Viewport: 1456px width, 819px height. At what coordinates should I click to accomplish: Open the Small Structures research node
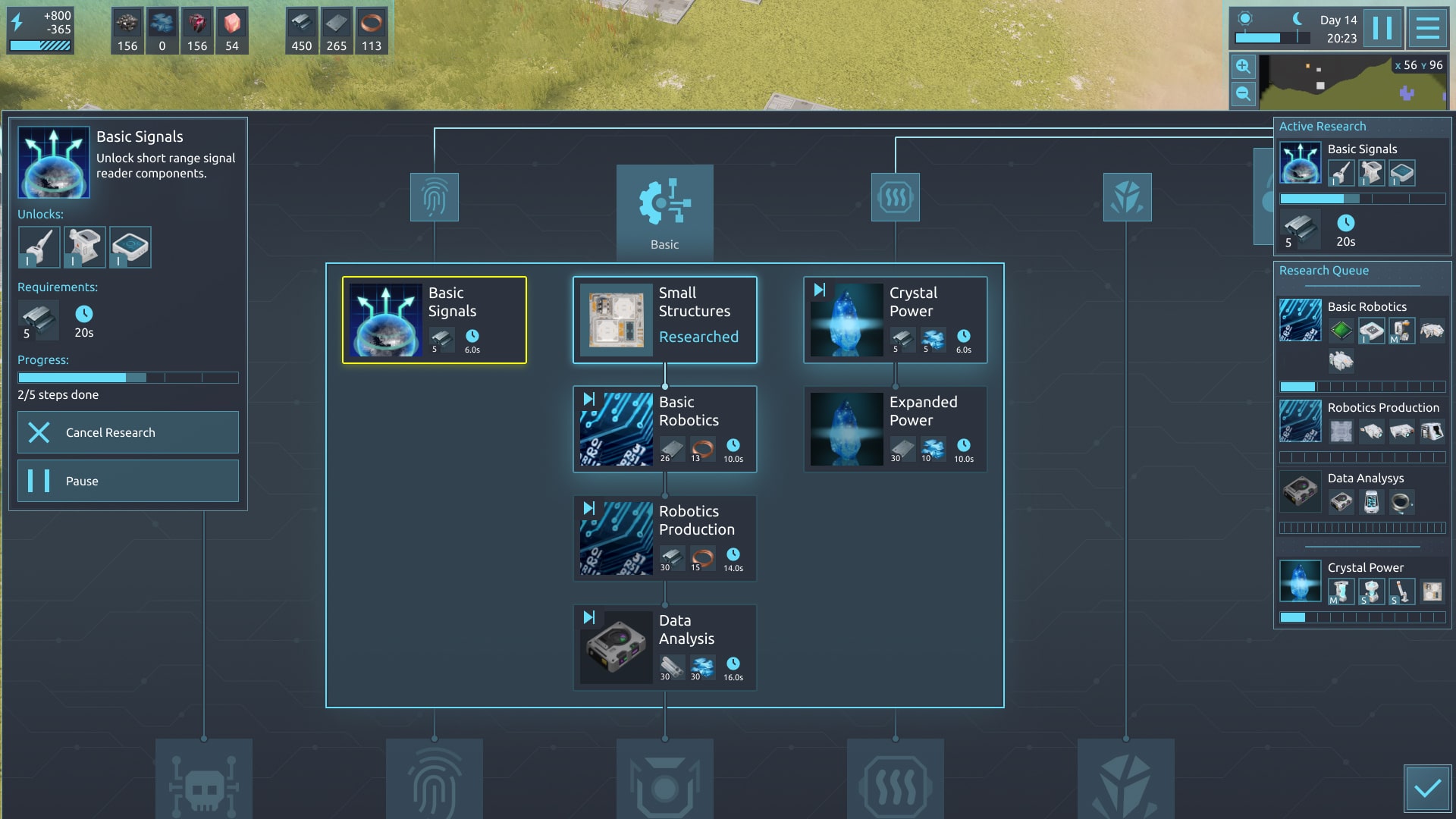(664, 320)
